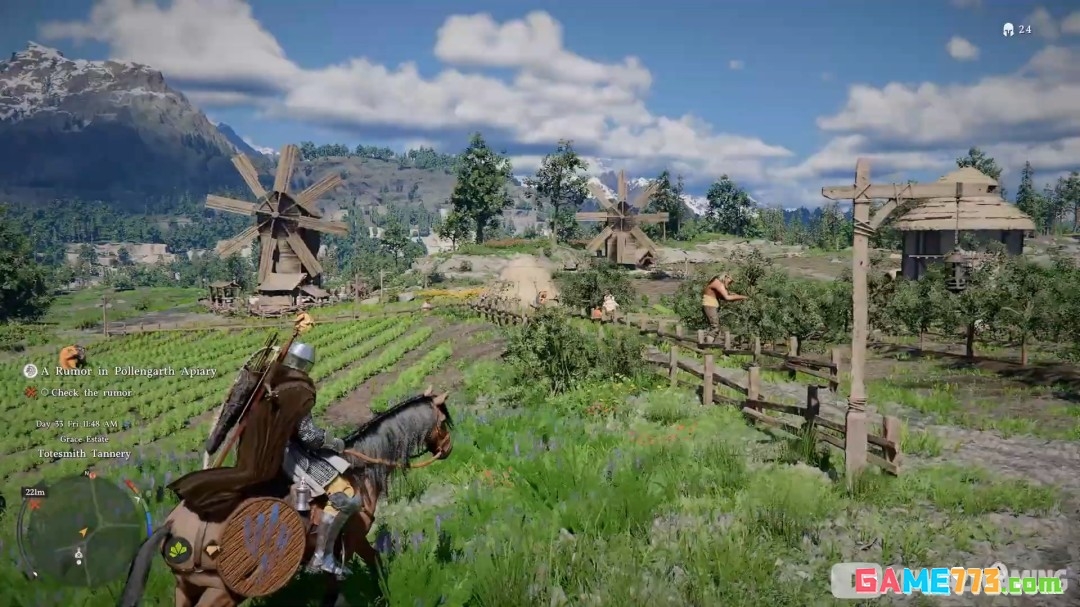Image resolution: width=1080 pixels, height=607 pixels.
Task: Click the helmet icon showing 24
Action: click(x=1008, y=30)
